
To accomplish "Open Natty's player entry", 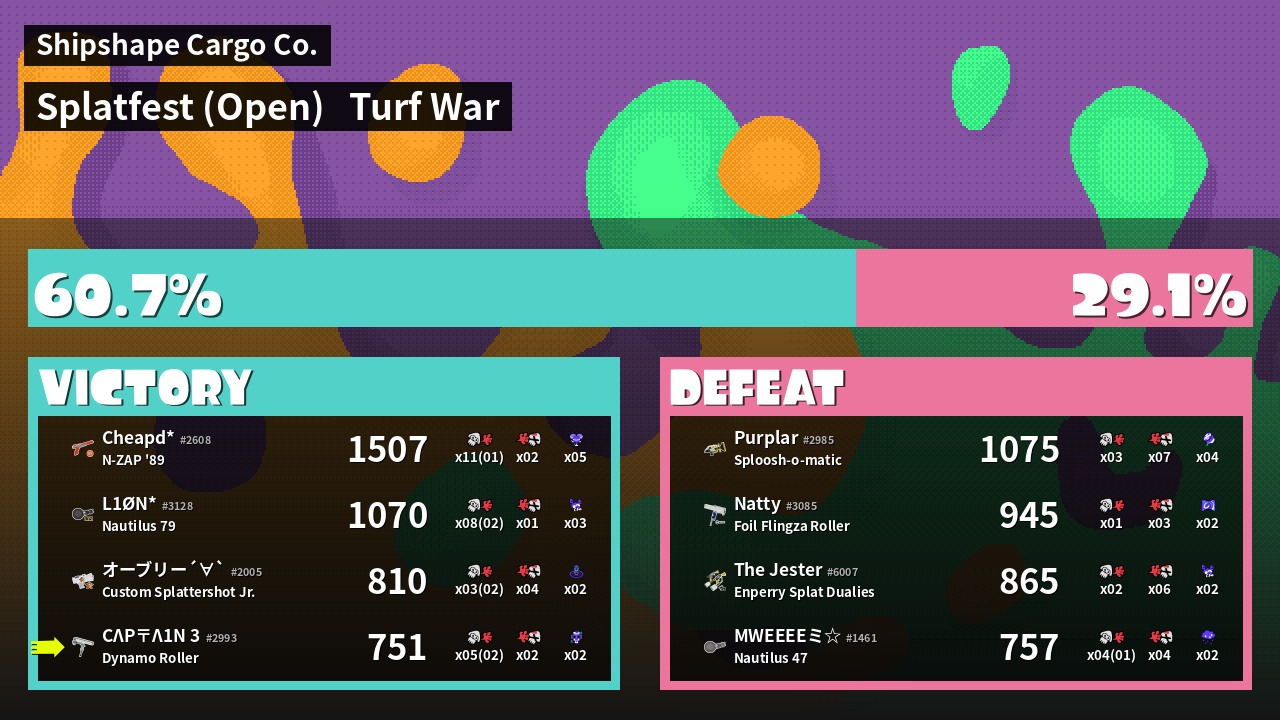I will click(x=956, y=515).
